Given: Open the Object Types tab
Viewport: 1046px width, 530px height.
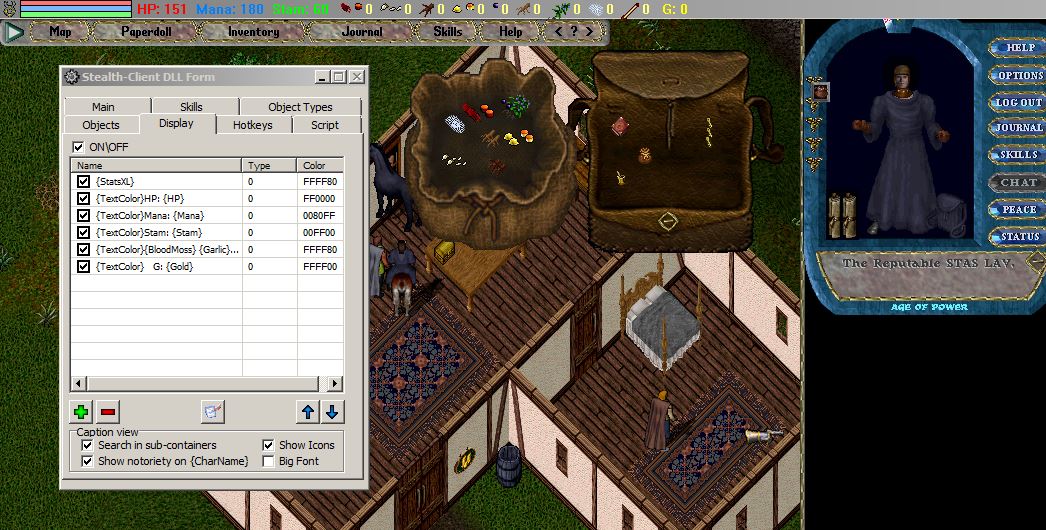Looking at the screenshot, I should pyautogui.click(x=300, y=107).
